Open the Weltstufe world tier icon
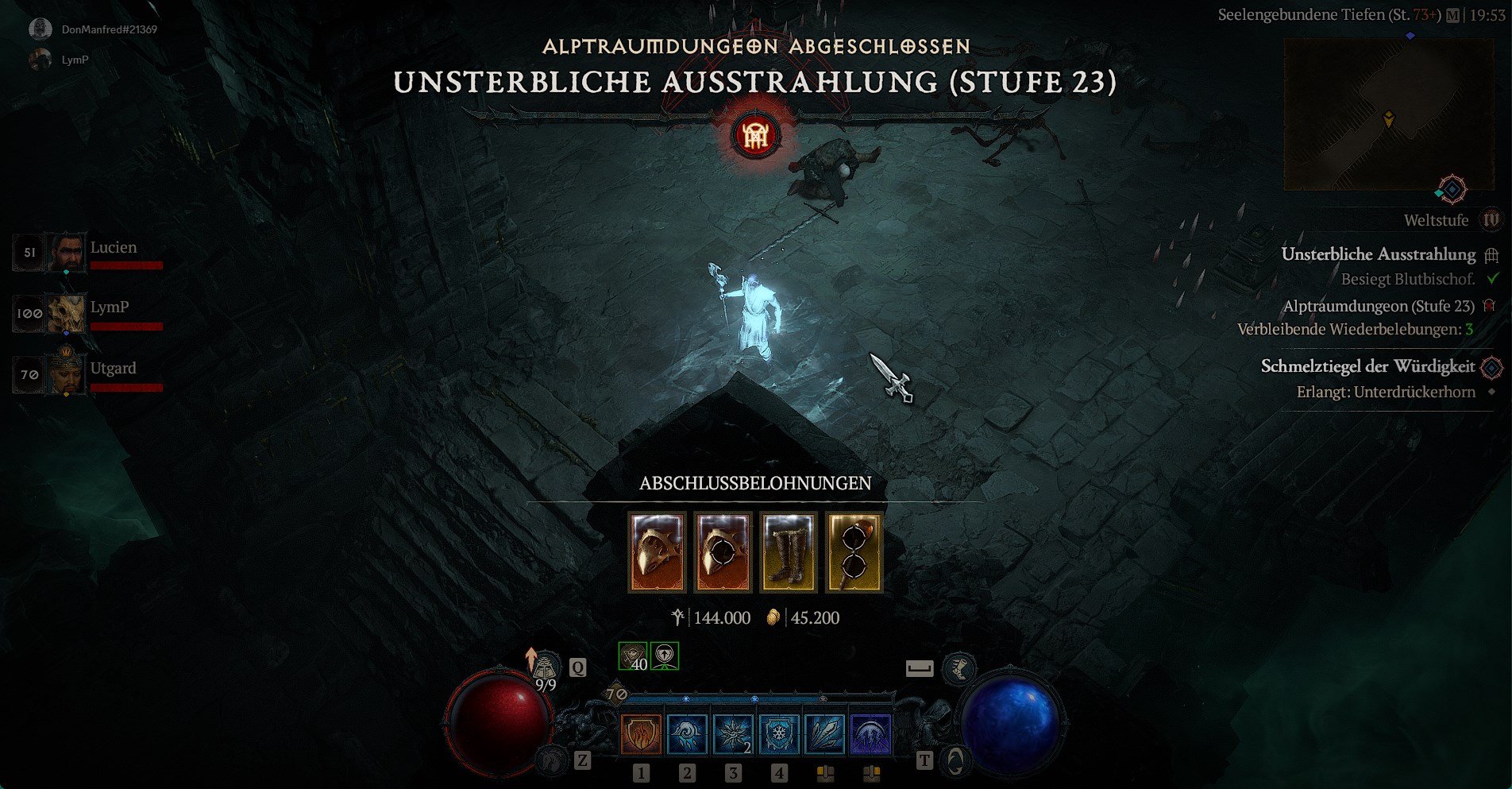 1491,220
